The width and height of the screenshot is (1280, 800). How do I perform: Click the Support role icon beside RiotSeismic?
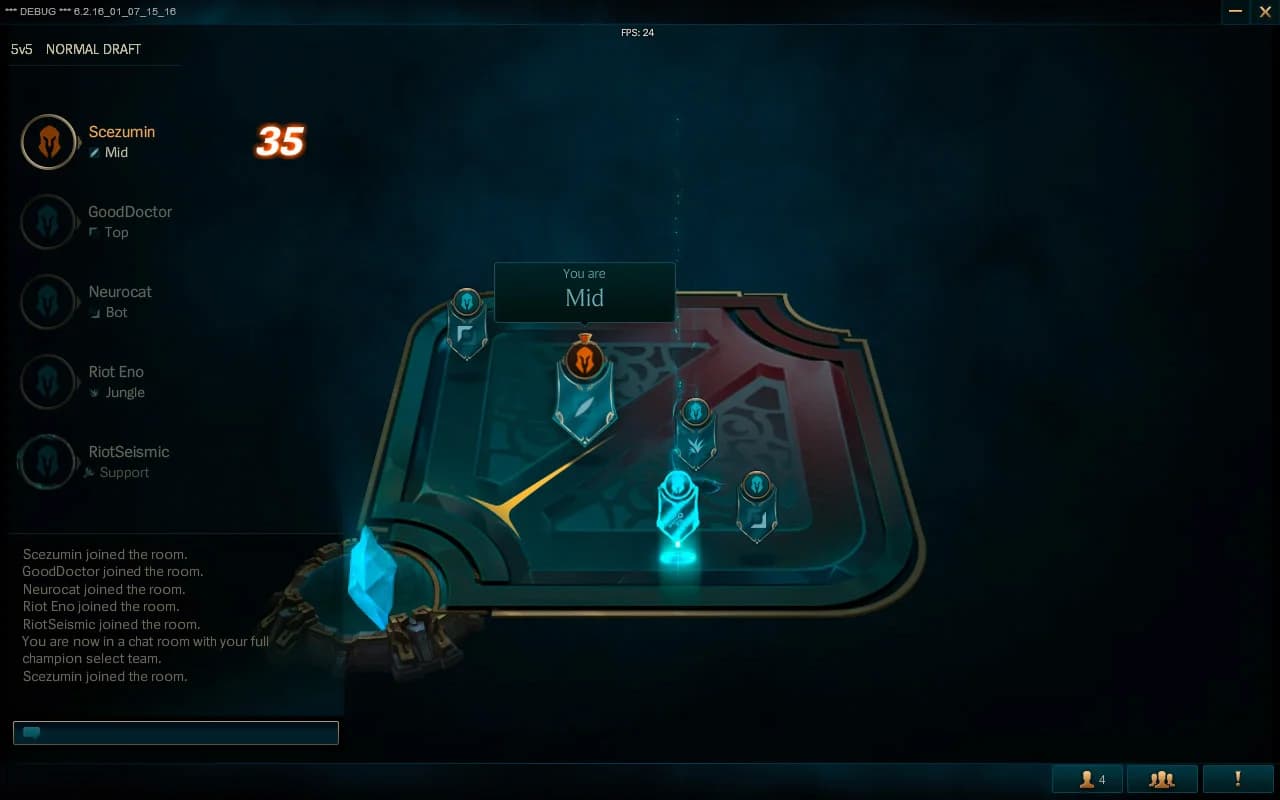tap(89, 472)
